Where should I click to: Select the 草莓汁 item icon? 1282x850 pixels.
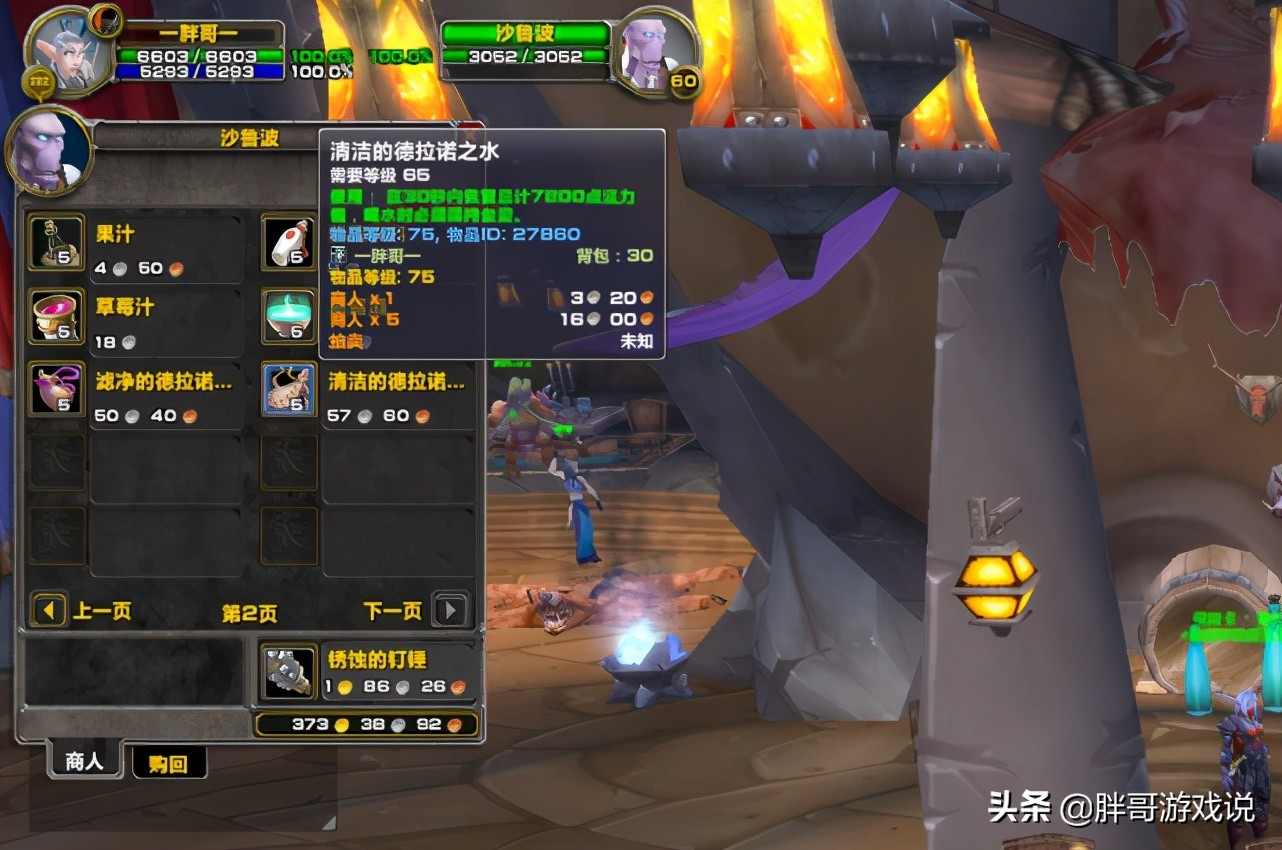tap(55, 316)
